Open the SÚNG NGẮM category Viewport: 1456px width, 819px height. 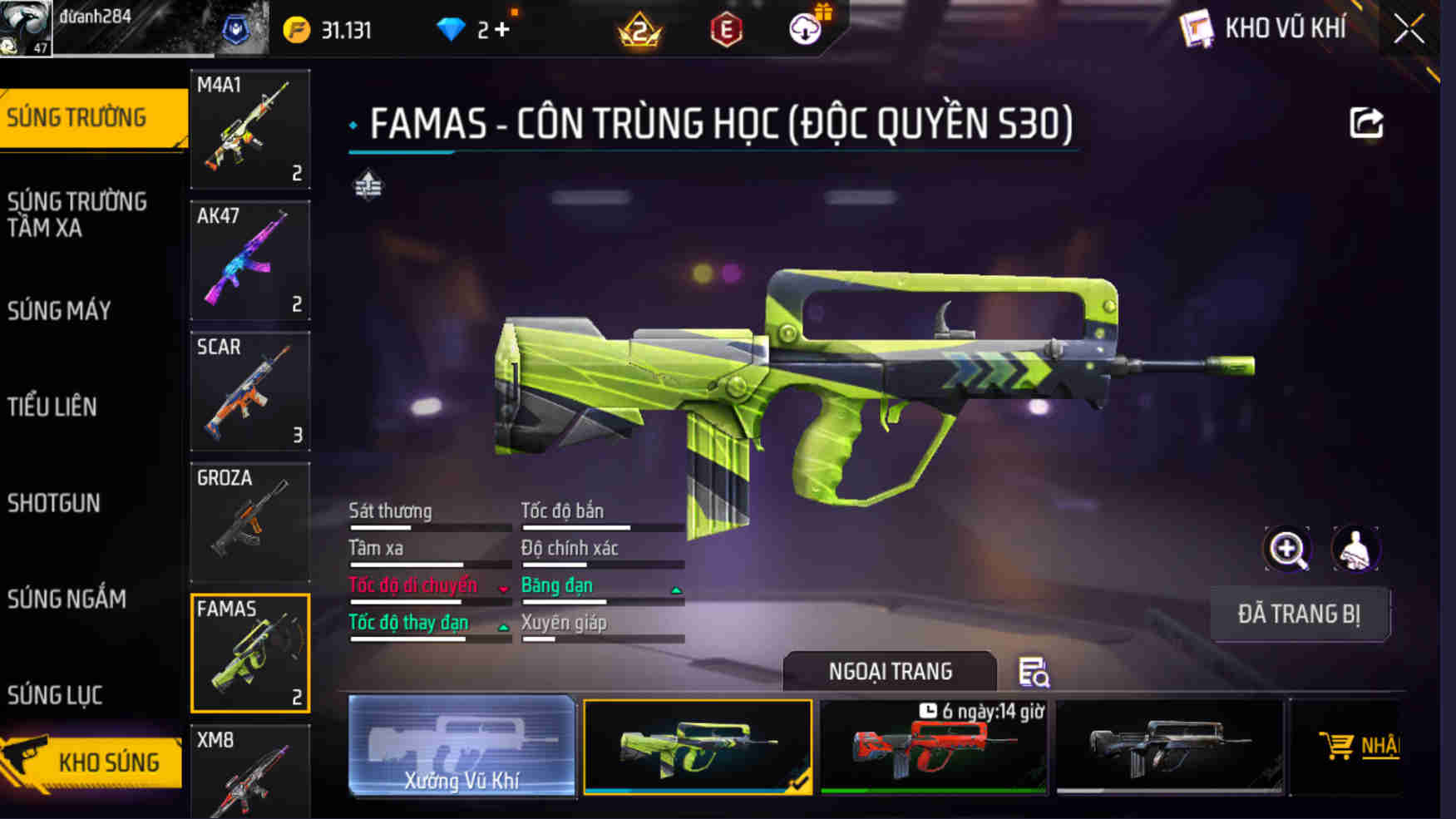point(67,599)
